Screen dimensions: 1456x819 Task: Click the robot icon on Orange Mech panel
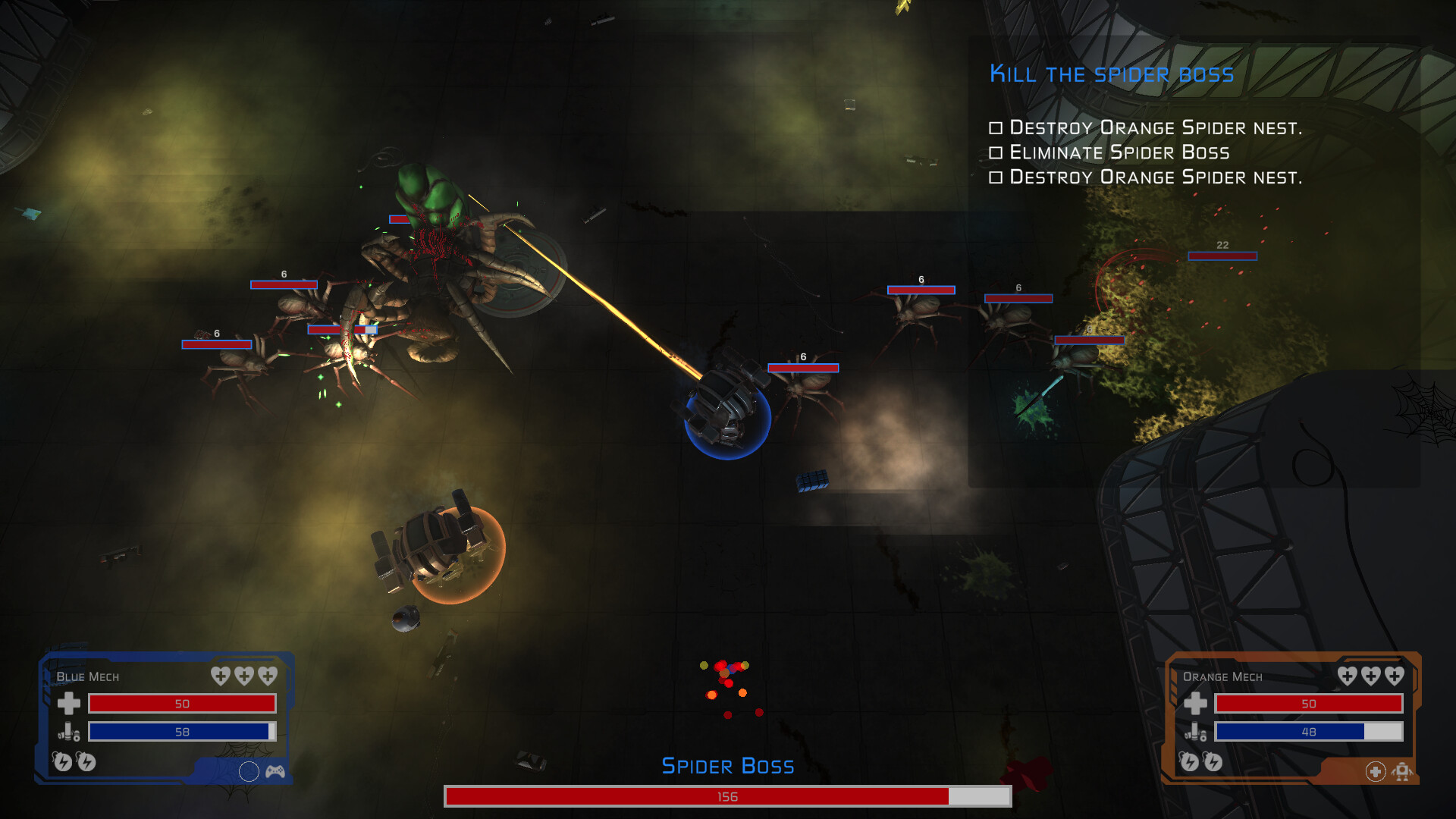click(1404, 771)
